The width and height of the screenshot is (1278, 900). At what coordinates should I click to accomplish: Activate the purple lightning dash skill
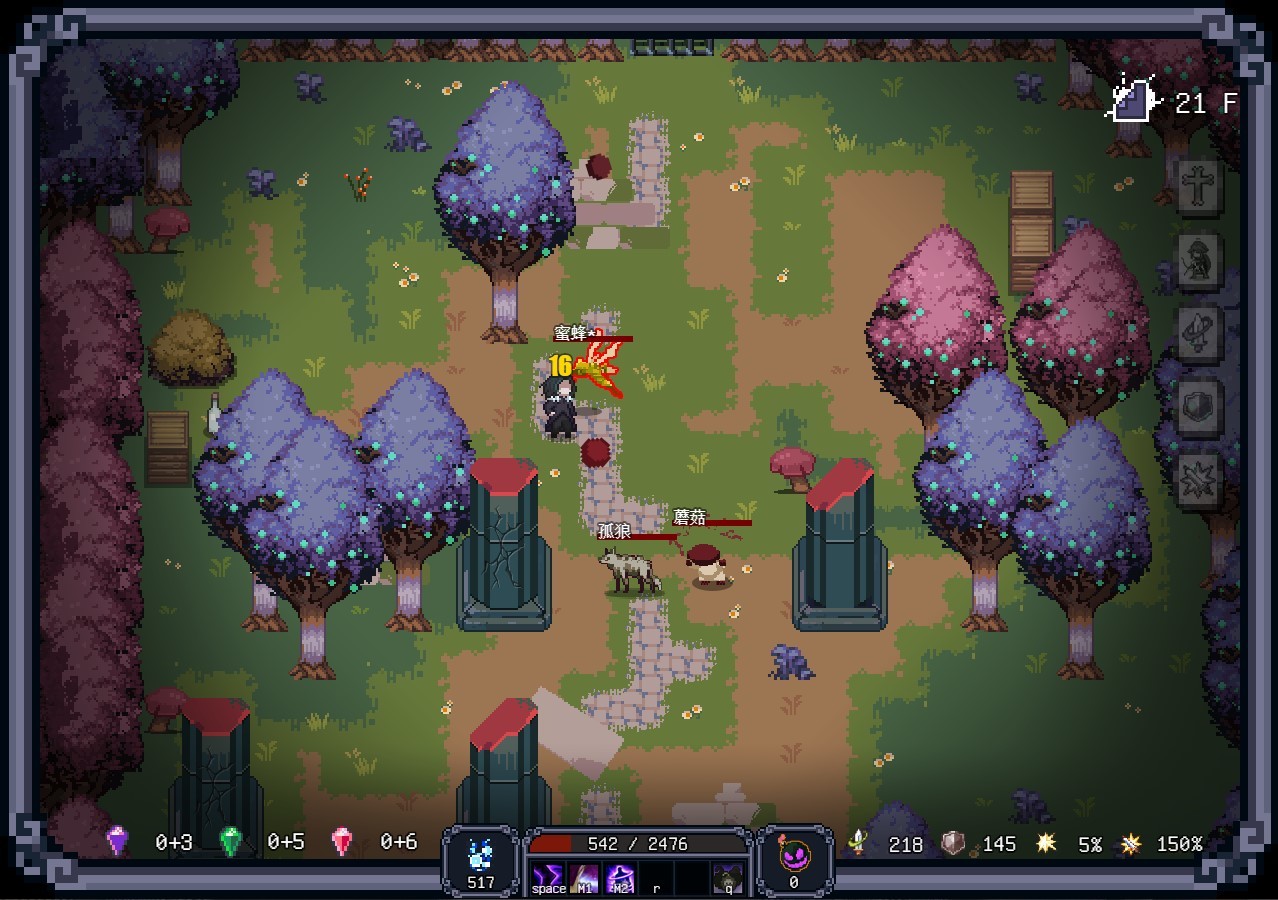[548, 877]
